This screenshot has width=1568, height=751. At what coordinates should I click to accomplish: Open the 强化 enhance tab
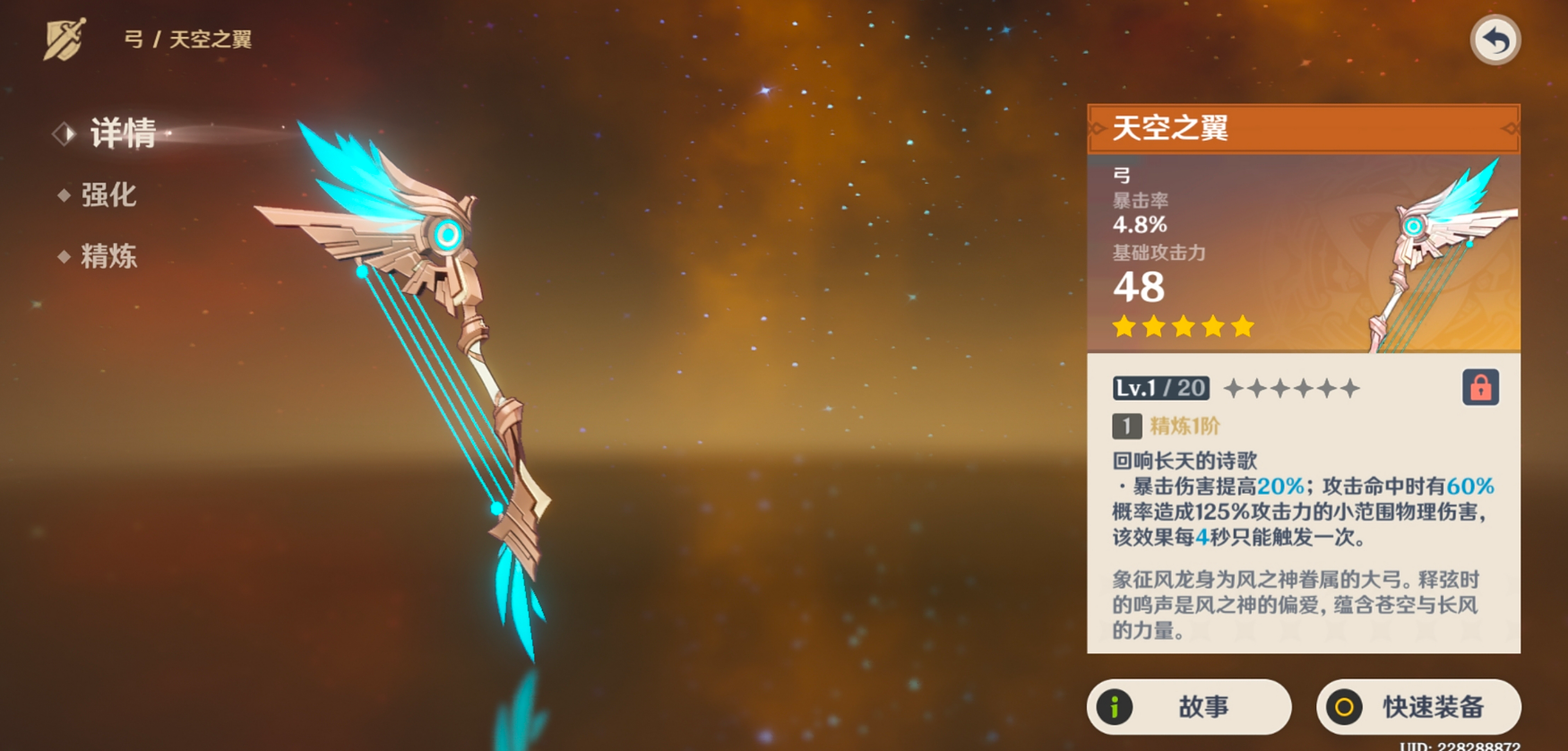pyautogui.click(x=108, y=195)
